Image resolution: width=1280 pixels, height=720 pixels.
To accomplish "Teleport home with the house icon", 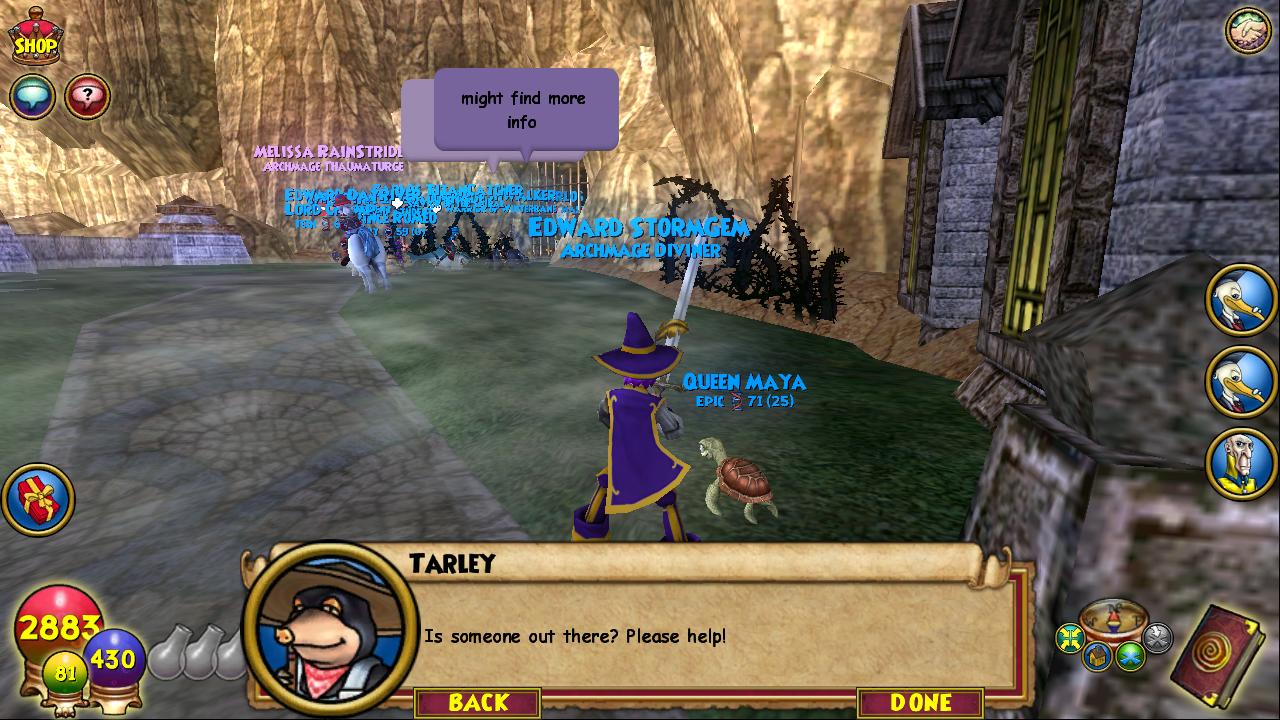I will [1097, 656].
